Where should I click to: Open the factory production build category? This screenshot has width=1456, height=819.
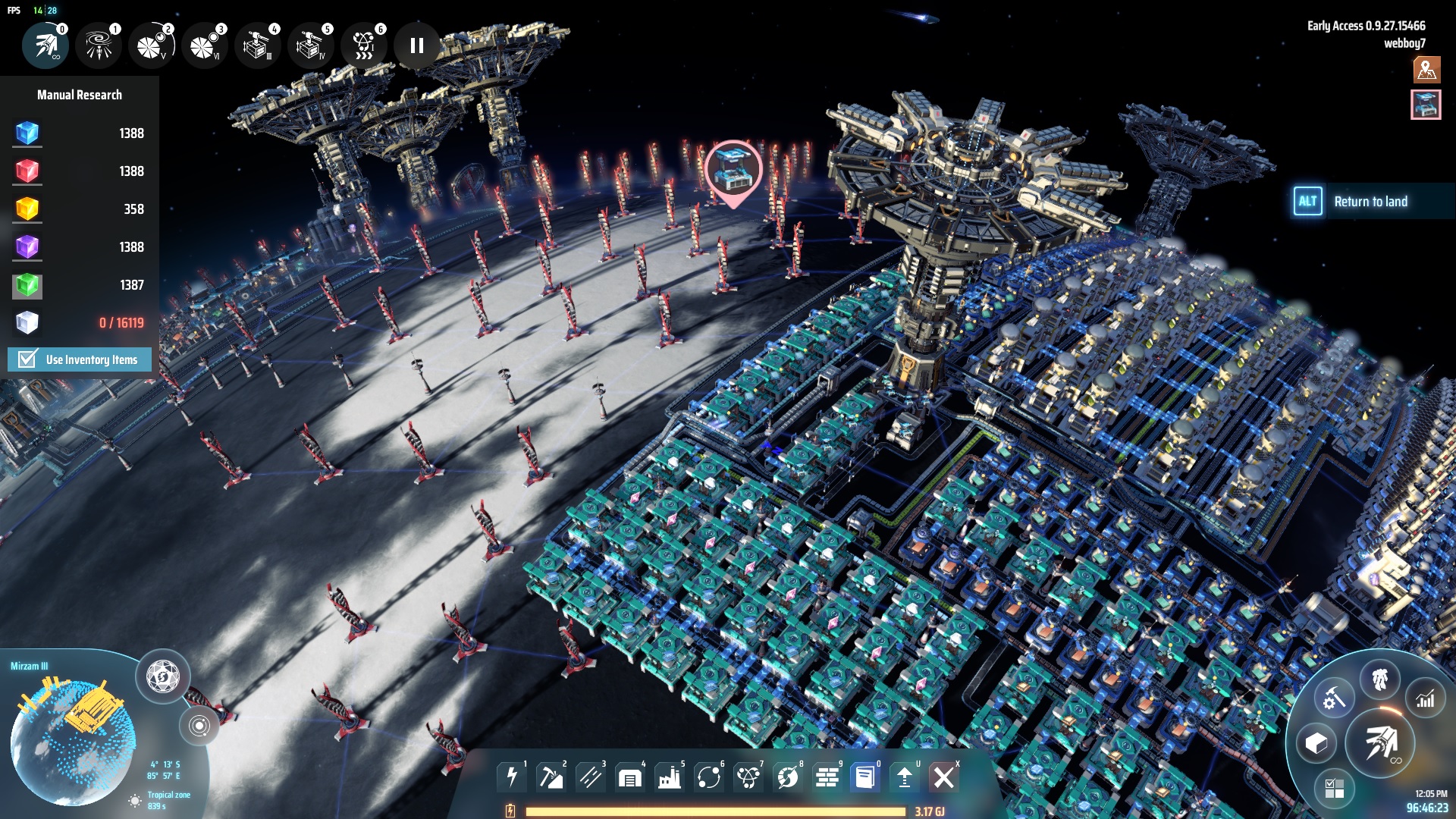(669, 777)
